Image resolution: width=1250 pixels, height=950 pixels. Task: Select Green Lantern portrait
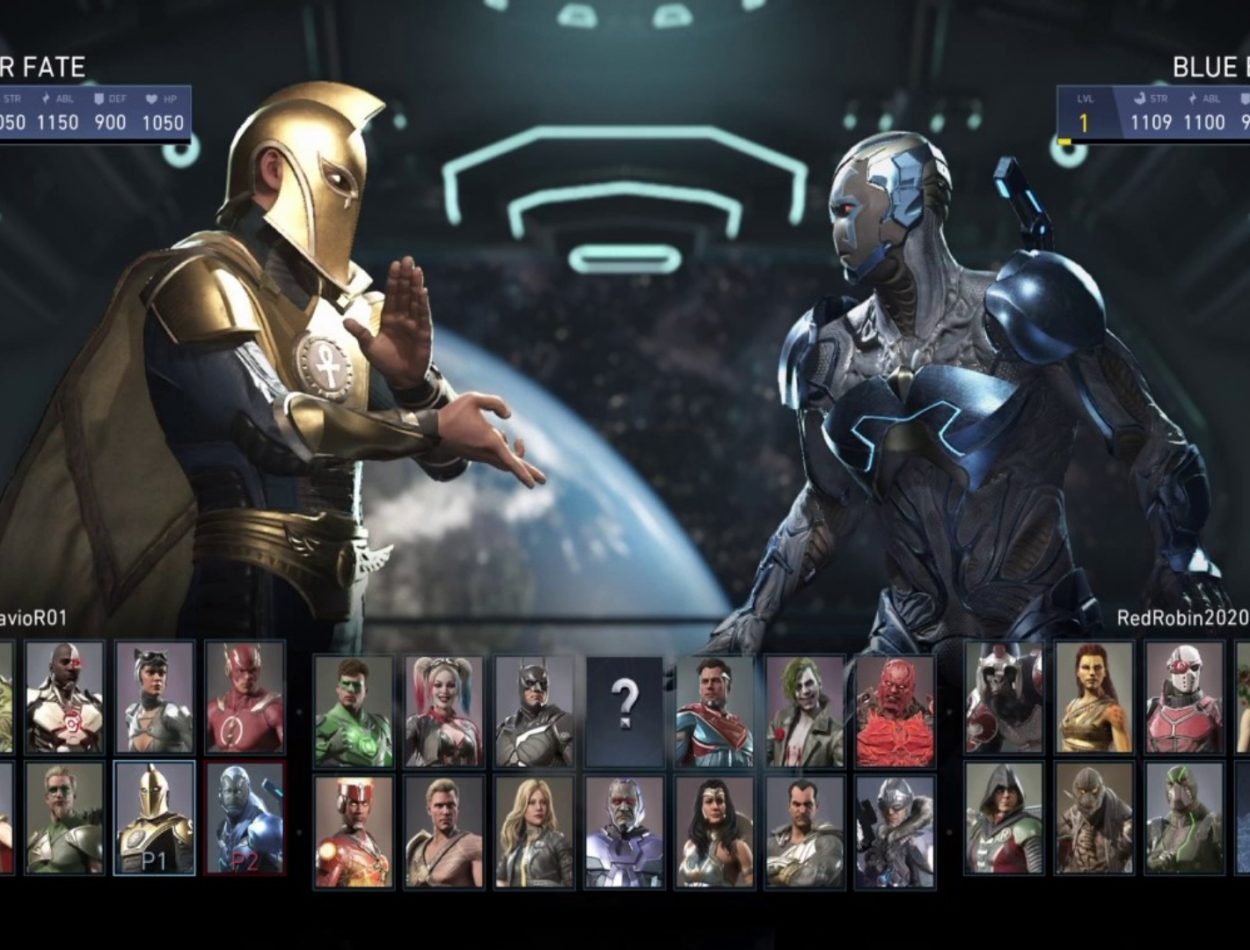[353, 711]
